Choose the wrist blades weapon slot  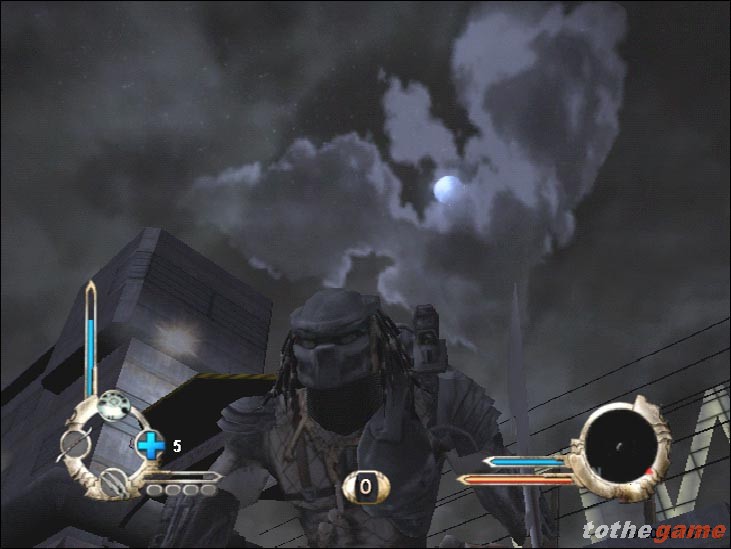[x=116, y=479]
